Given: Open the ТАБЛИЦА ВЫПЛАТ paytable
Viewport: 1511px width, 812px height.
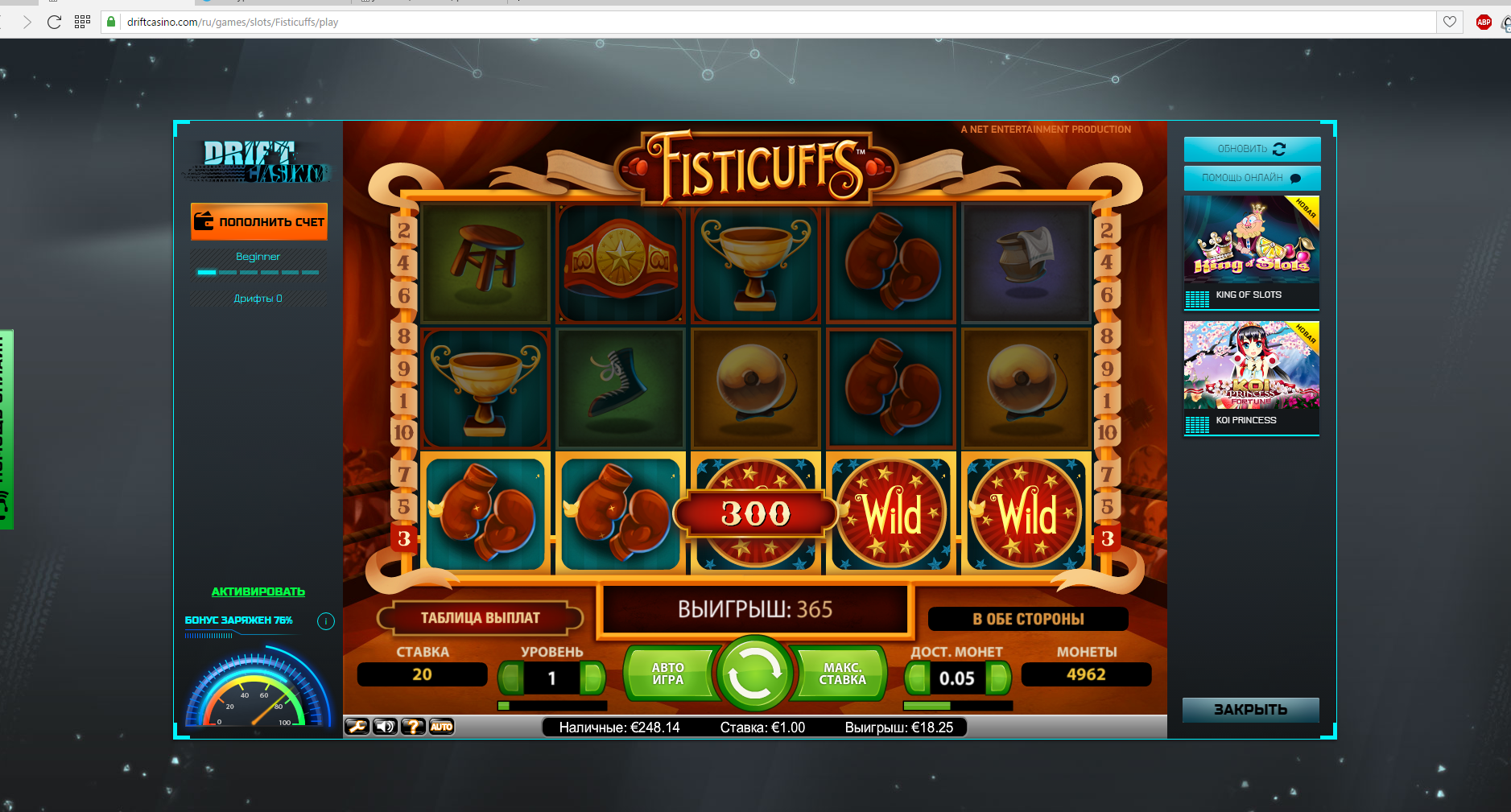Looking at the screenshot, I should pyautogui.click(x=480, y=618).
